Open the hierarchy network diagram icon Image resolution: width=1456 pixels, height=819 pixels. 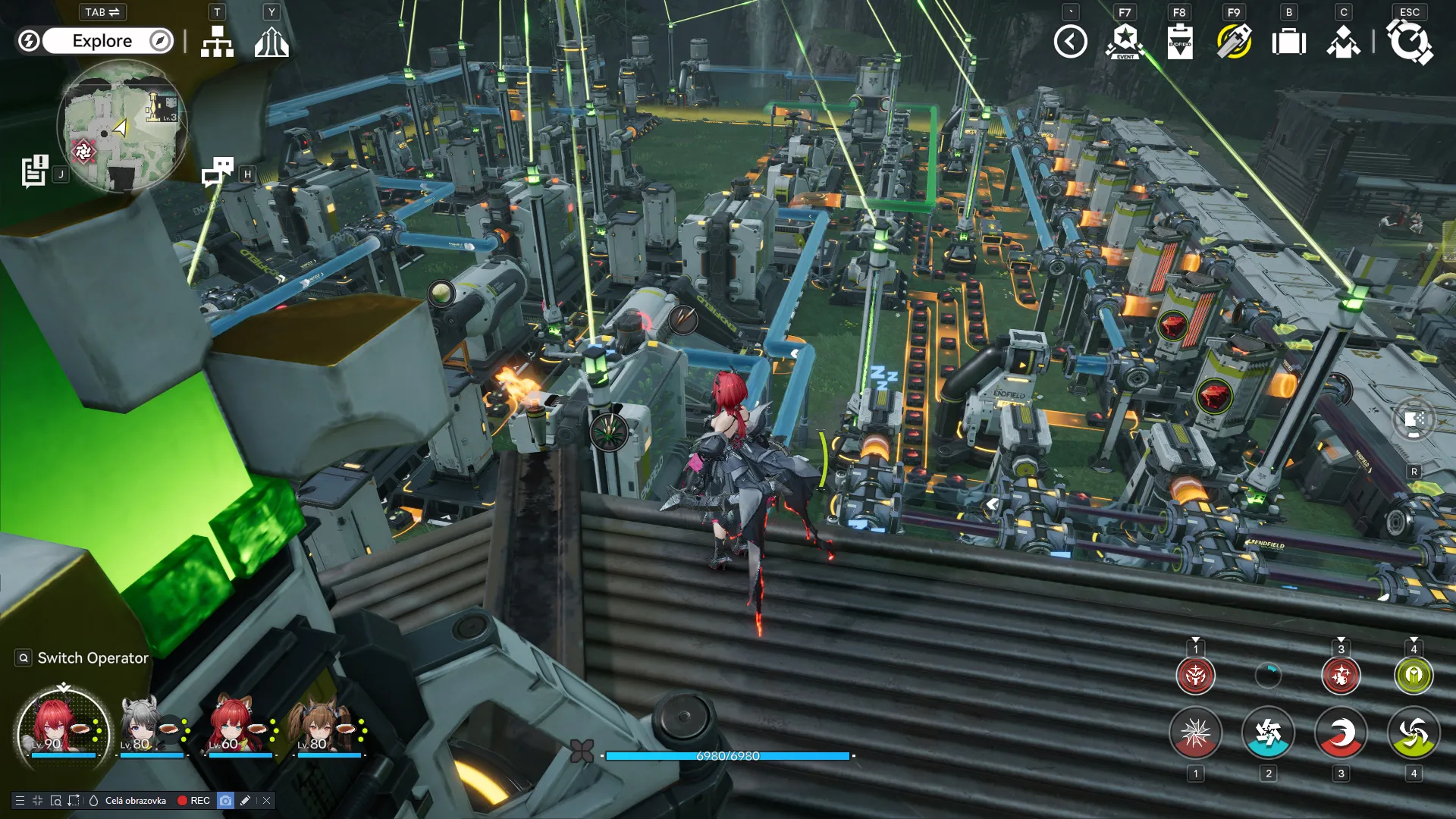217,42
